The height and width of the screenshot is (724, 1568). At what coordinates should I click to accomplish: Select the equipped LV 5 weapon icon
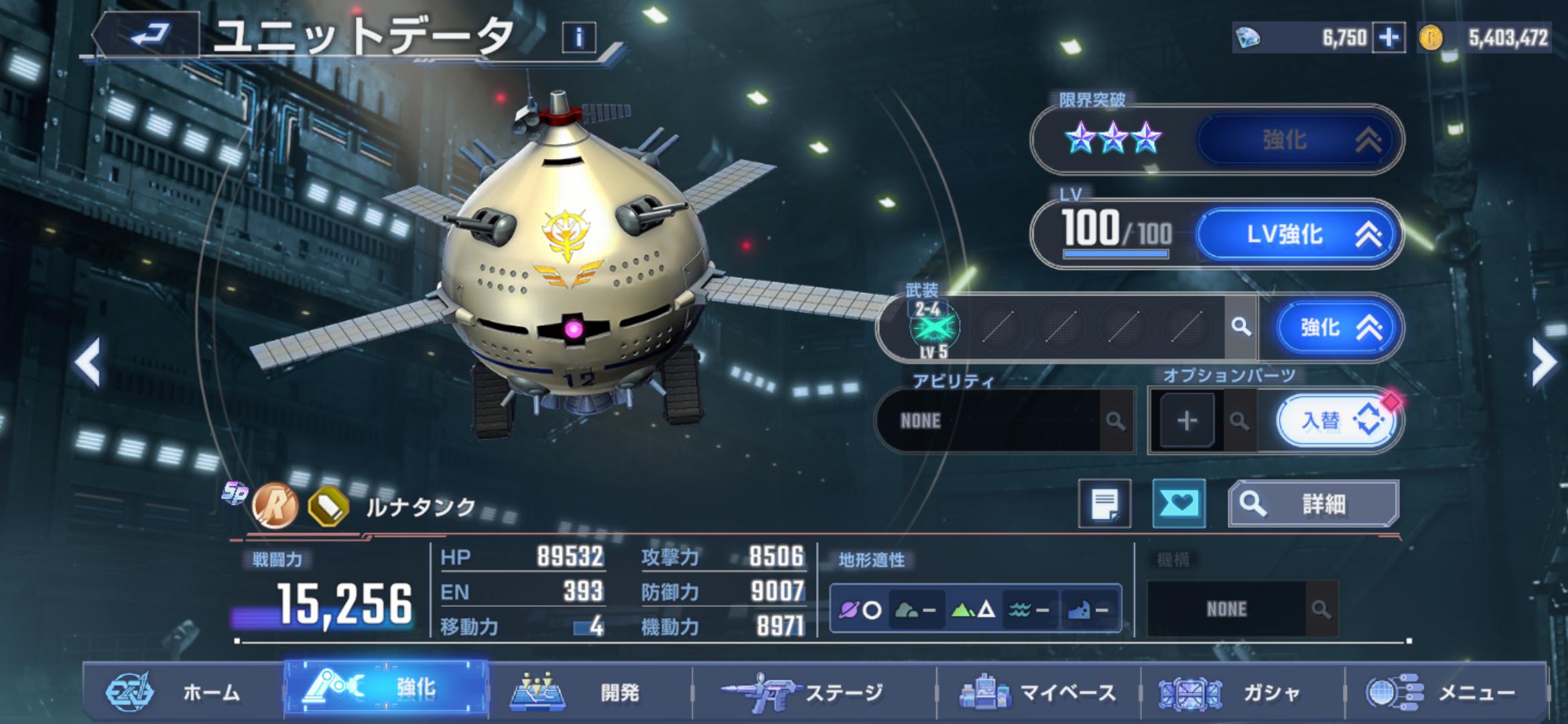pyautogui.click(x=934, y=328)
